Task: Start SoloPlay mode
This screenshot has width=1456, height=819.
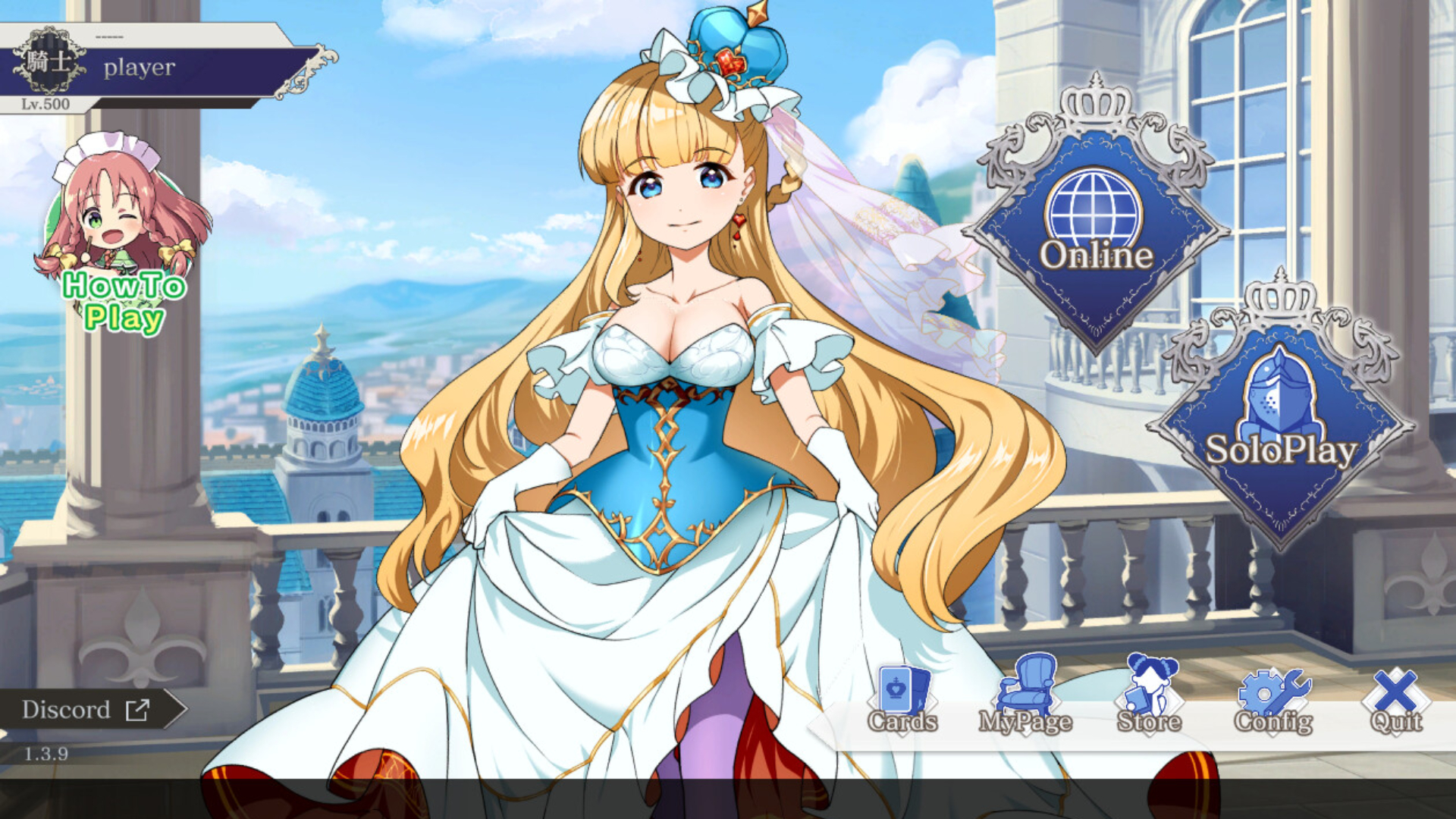Action: pyautogui.click(x=1280, y=425)
